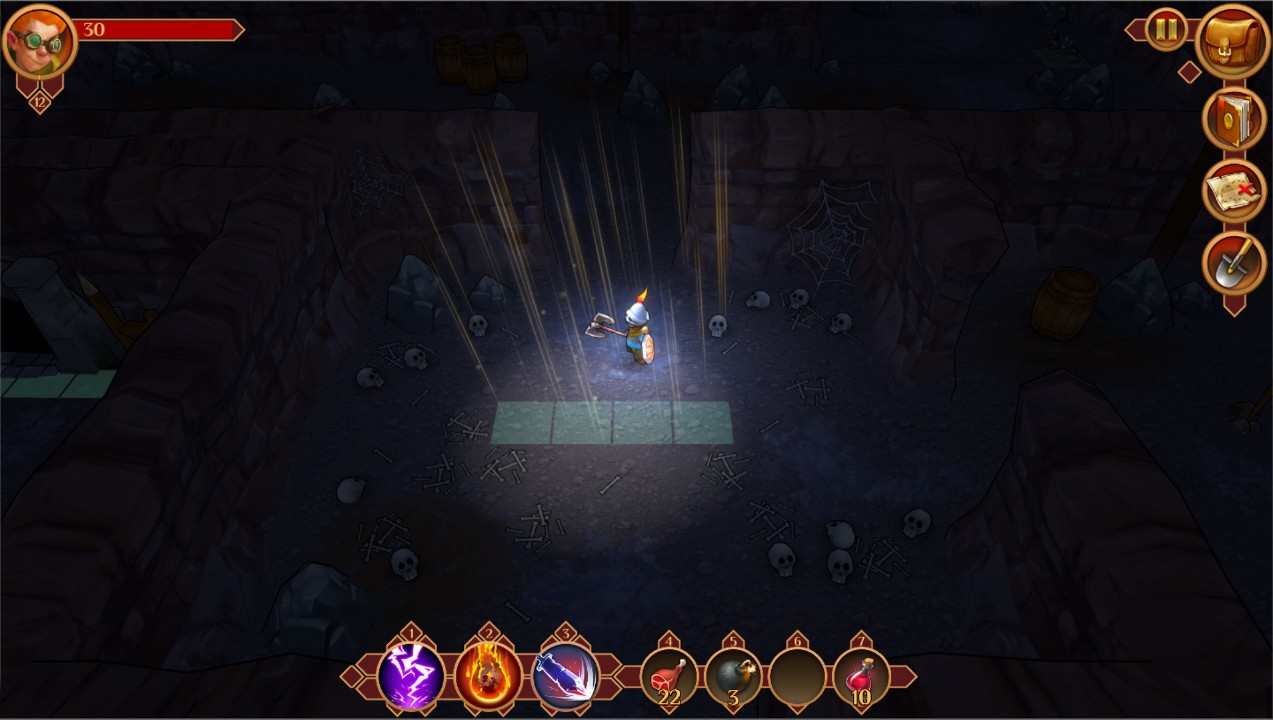The width and height of the screenshot is (1273, 720).
Task: Use the shovel dig button
Action: [x=1234, y=263]
